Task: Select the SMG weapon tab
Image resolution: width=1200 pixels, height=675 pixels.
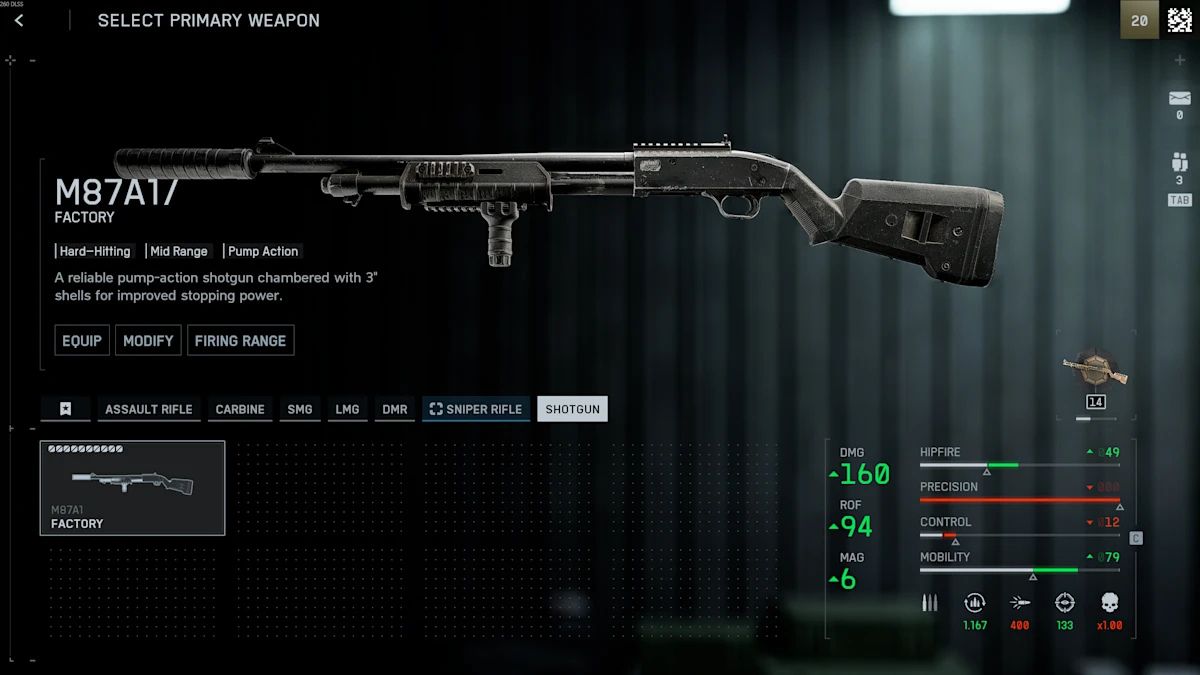Action: click(300, 409)
